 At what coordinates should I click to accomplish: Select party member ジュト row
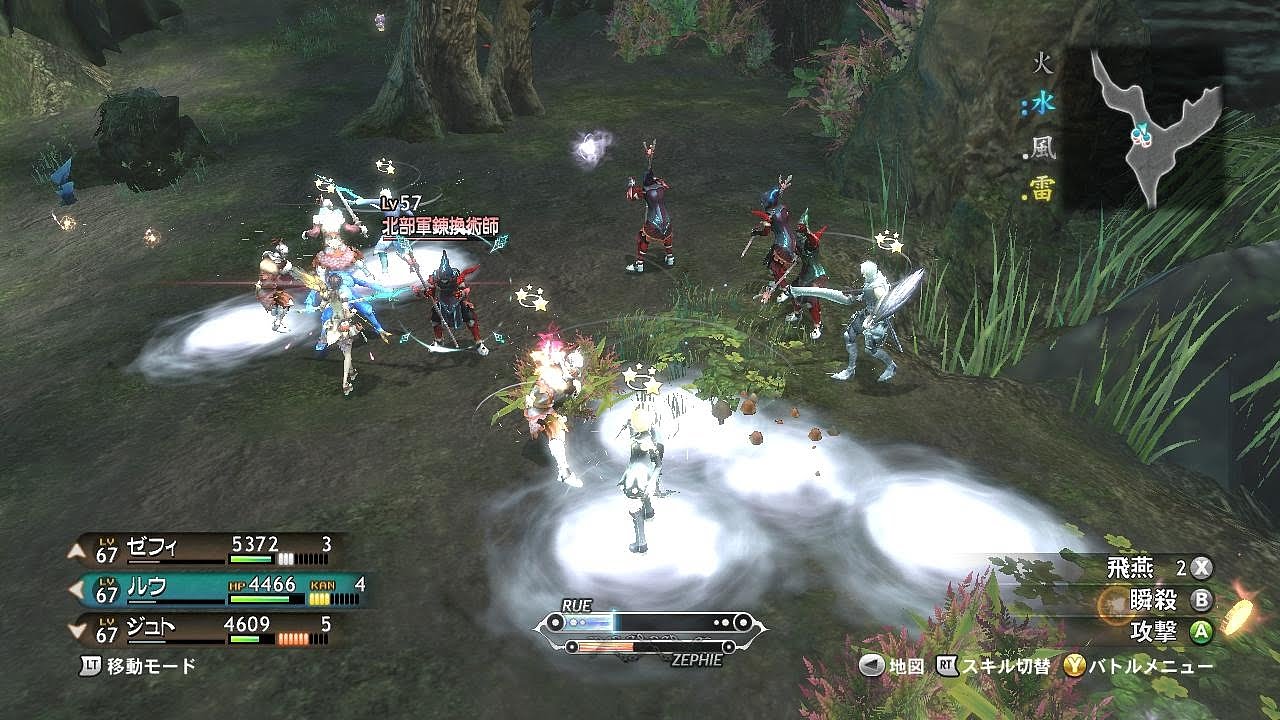210,629
